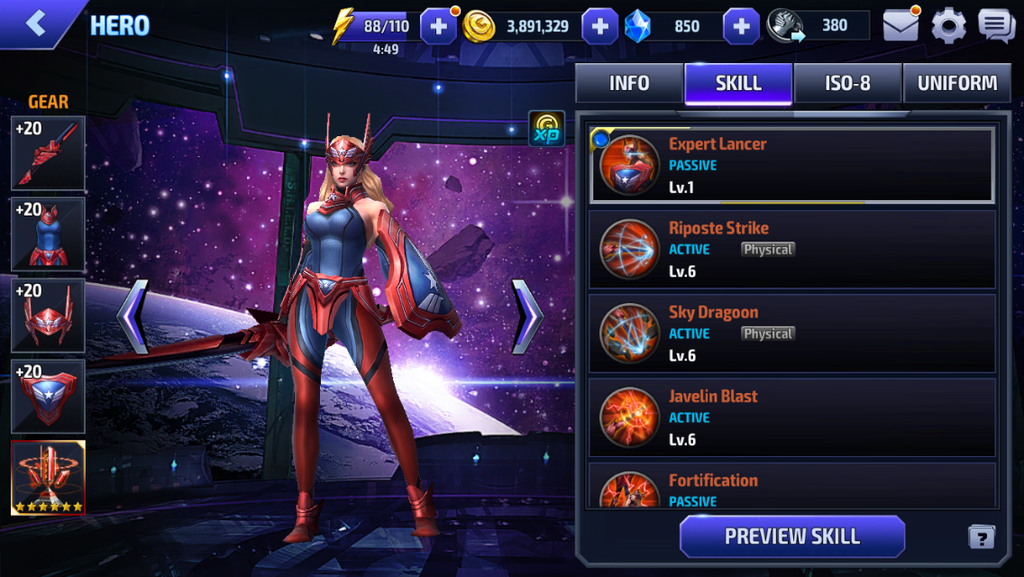The width and height of the screenshot is (1024, 577).
Task: Show the next hero with right arrow
Action: click(x=527, y=317)
